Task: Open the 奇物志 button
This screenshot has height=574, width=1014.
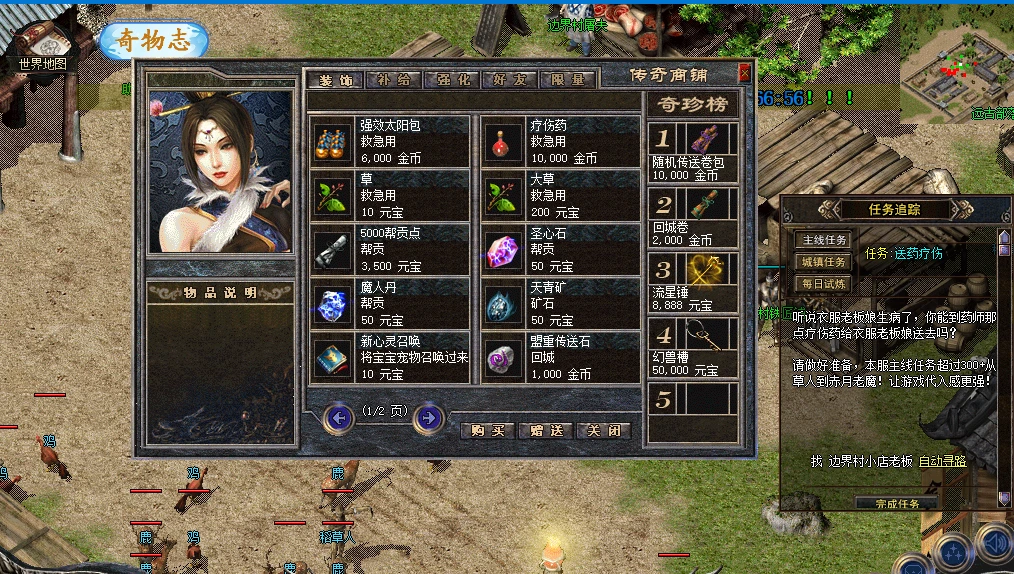Action: tap(153, 41)
